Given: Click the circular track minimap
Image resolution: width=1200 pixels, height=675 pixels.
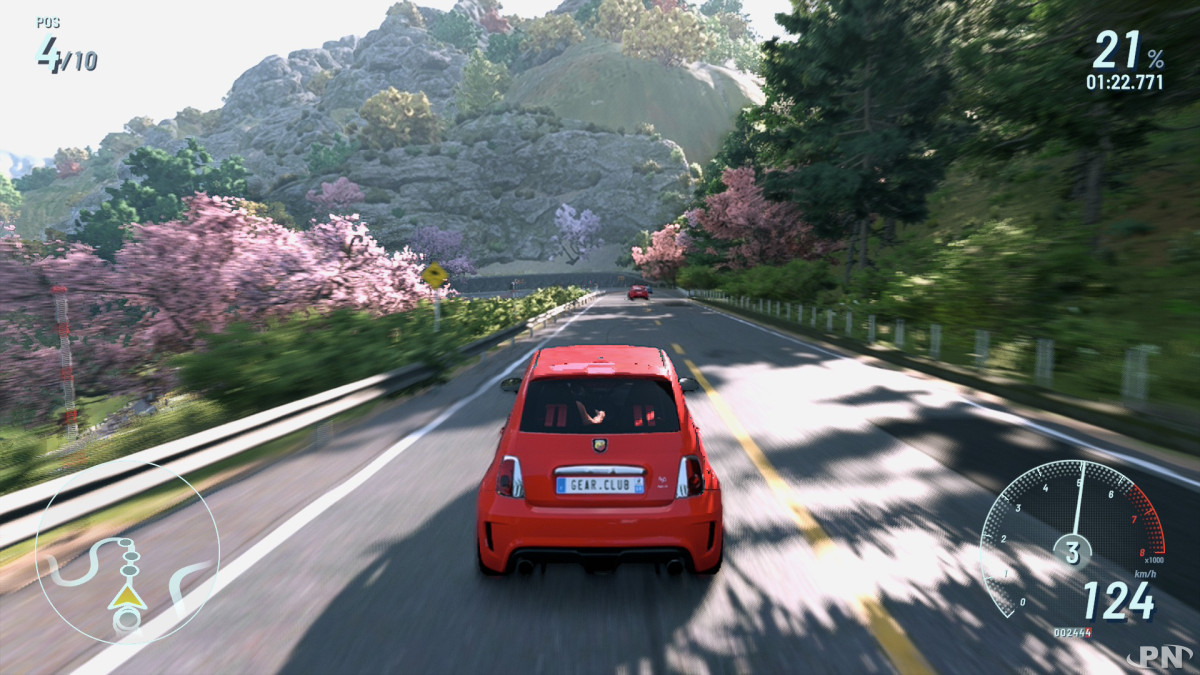Looking at the screenshot, I should click(127, 553).
